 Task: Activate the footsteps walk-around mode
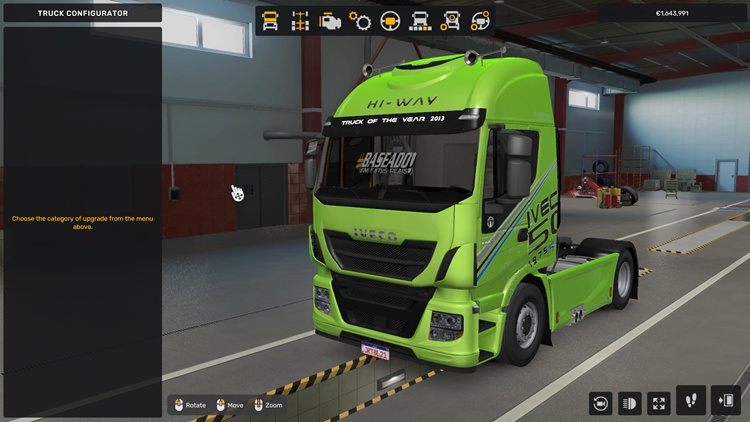tap(691, 400)
